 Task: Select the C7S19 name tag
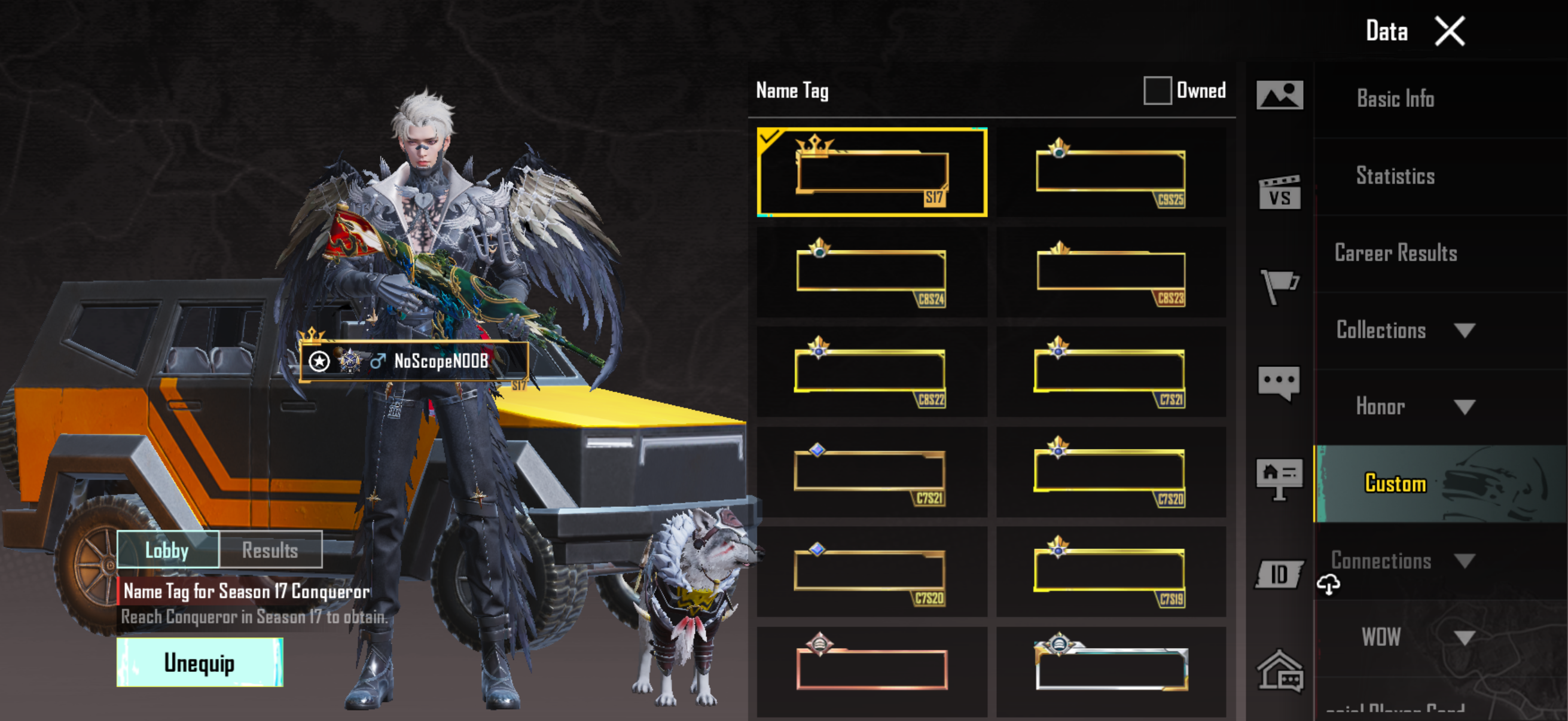1111,572
